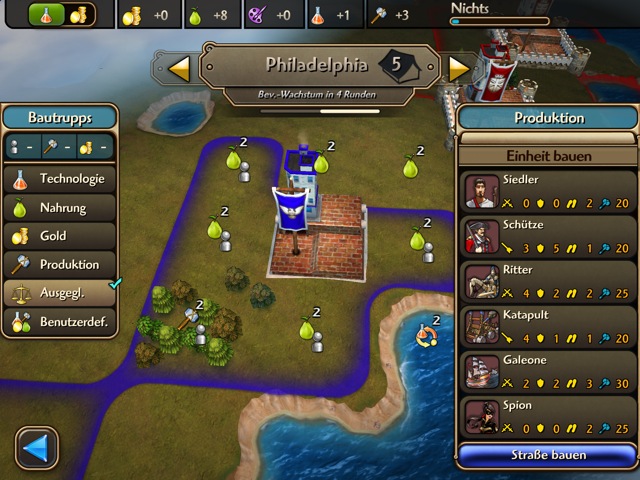Choose Gold worker focus

click(60, 236)
